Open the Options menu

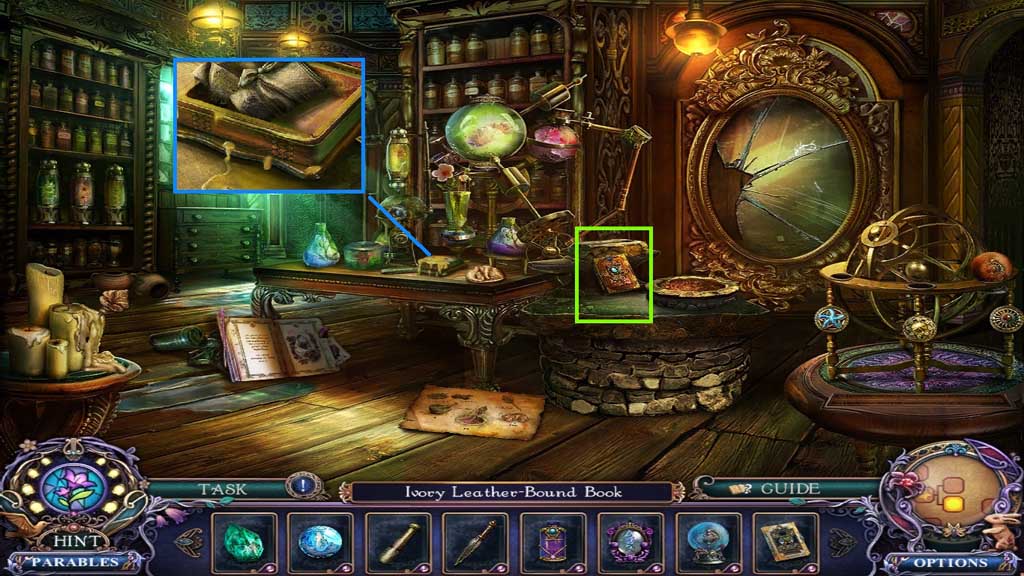[950, 562]
